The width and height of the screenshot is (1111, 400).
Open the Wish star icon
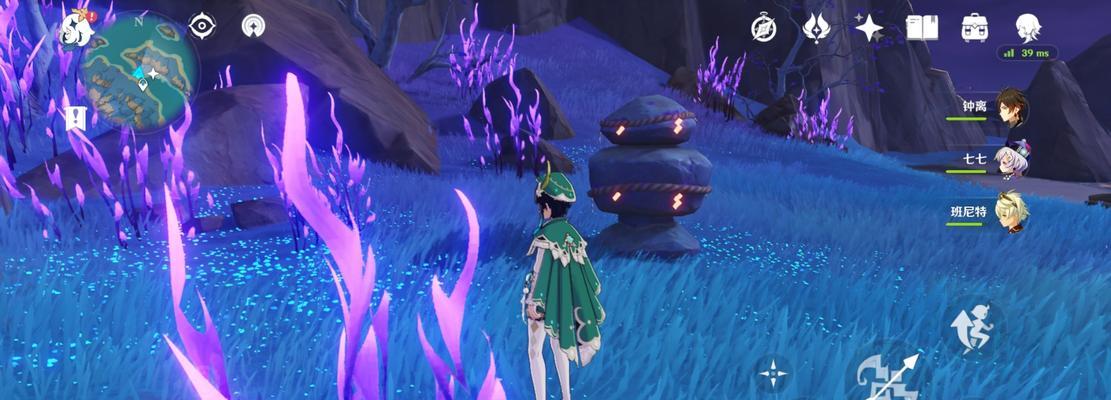tap(868, 27)
